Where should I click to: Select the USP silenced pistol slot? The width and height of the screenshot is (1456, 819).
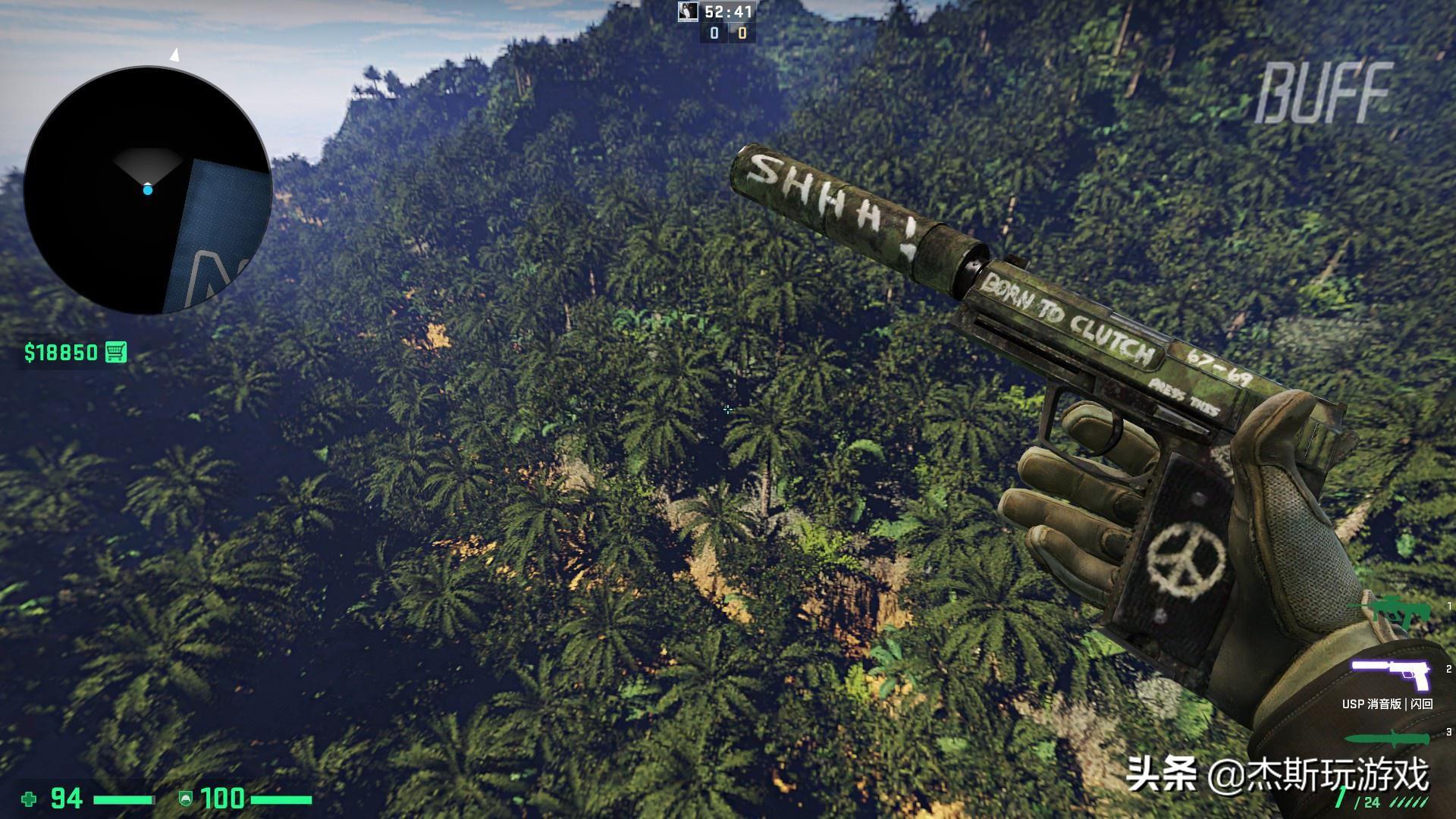coord(1390,673)
